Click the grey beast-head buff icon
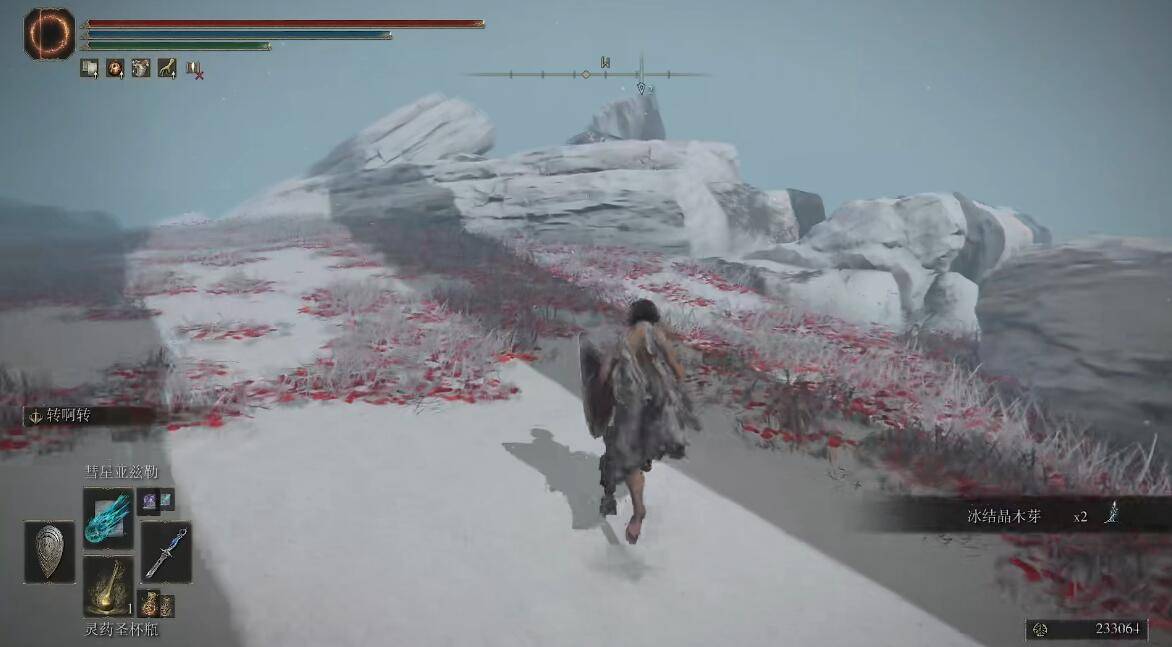The image size is (1172, 647). pyautogui.click(x=141, y=68)
